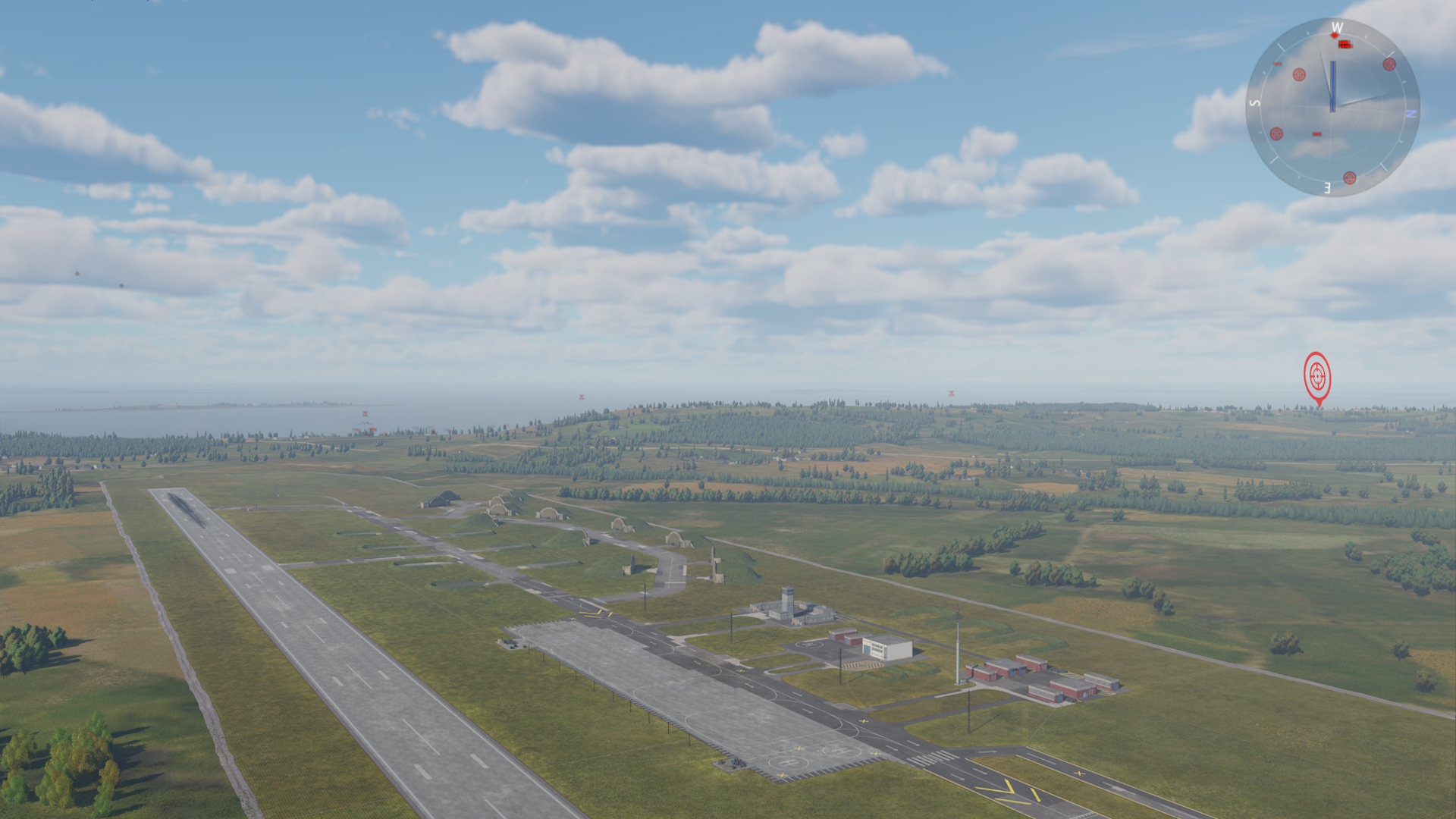Select the crosshair marker near compass letter W
Image resolution: width=1456 pixels, height=819 pixels.
[x=1298, y=75]
